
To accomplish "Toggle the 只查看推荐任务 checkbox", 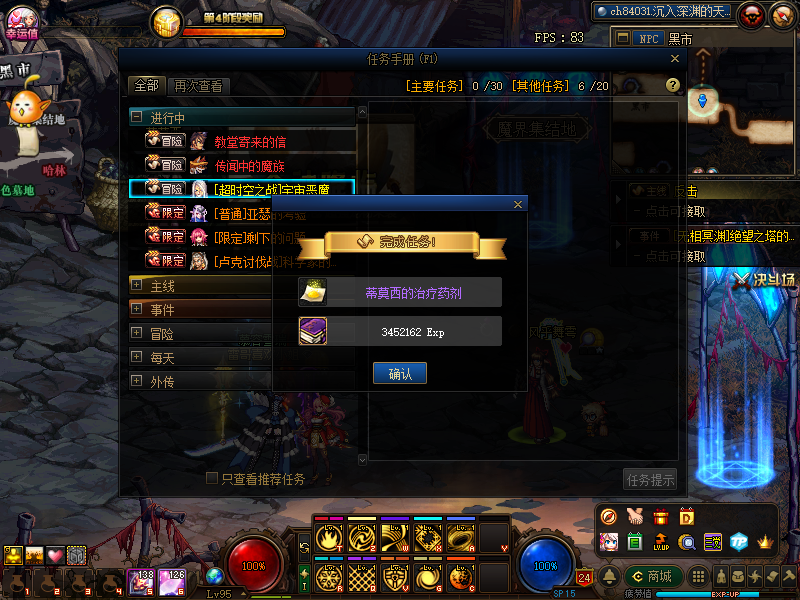I will point(212,479).
